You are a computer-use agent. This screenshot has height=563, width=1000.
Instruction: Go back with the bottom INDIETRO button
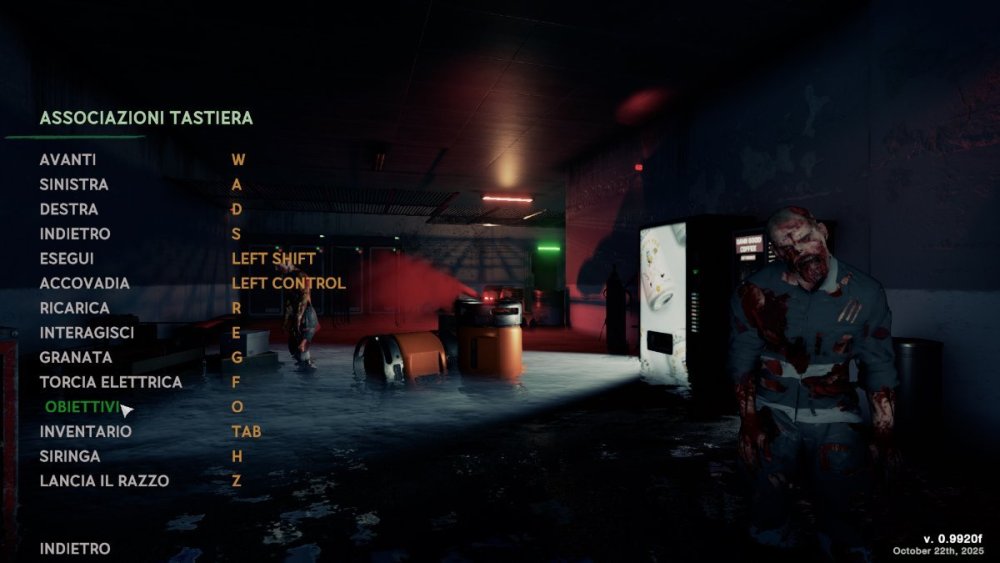click(75, 549)
